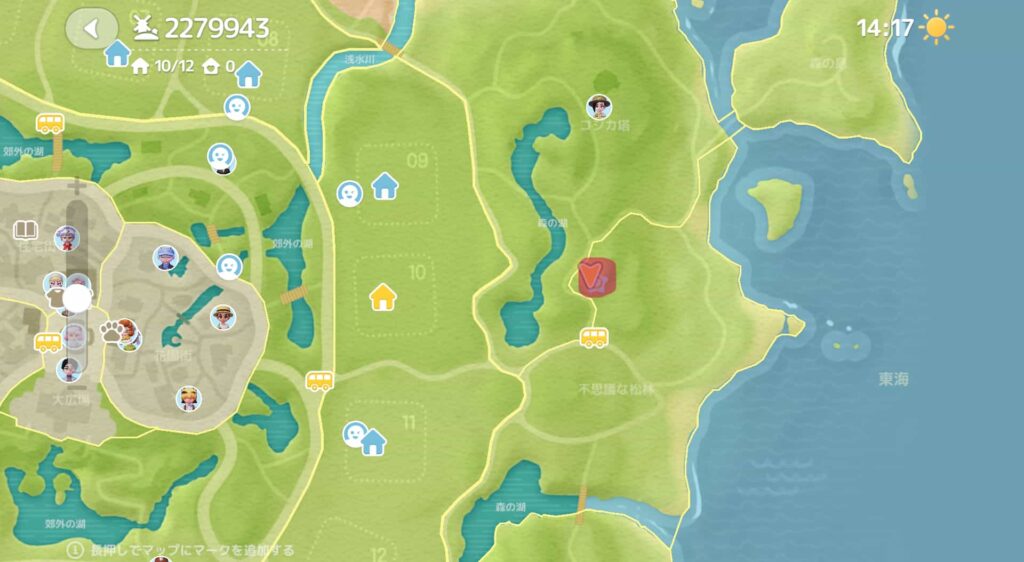Select the straw hat character portrait in town
Image resolution: width=1024 pixels, height=562 pixels.
click(x=223, y=317)
